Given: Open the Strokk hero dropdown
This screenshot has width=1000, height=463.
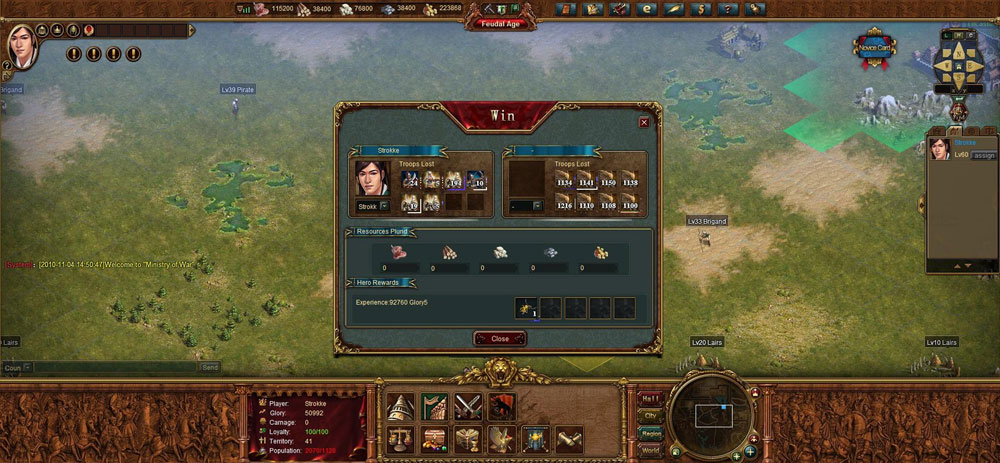Looking at the screenshot, I should click(384, 206).
